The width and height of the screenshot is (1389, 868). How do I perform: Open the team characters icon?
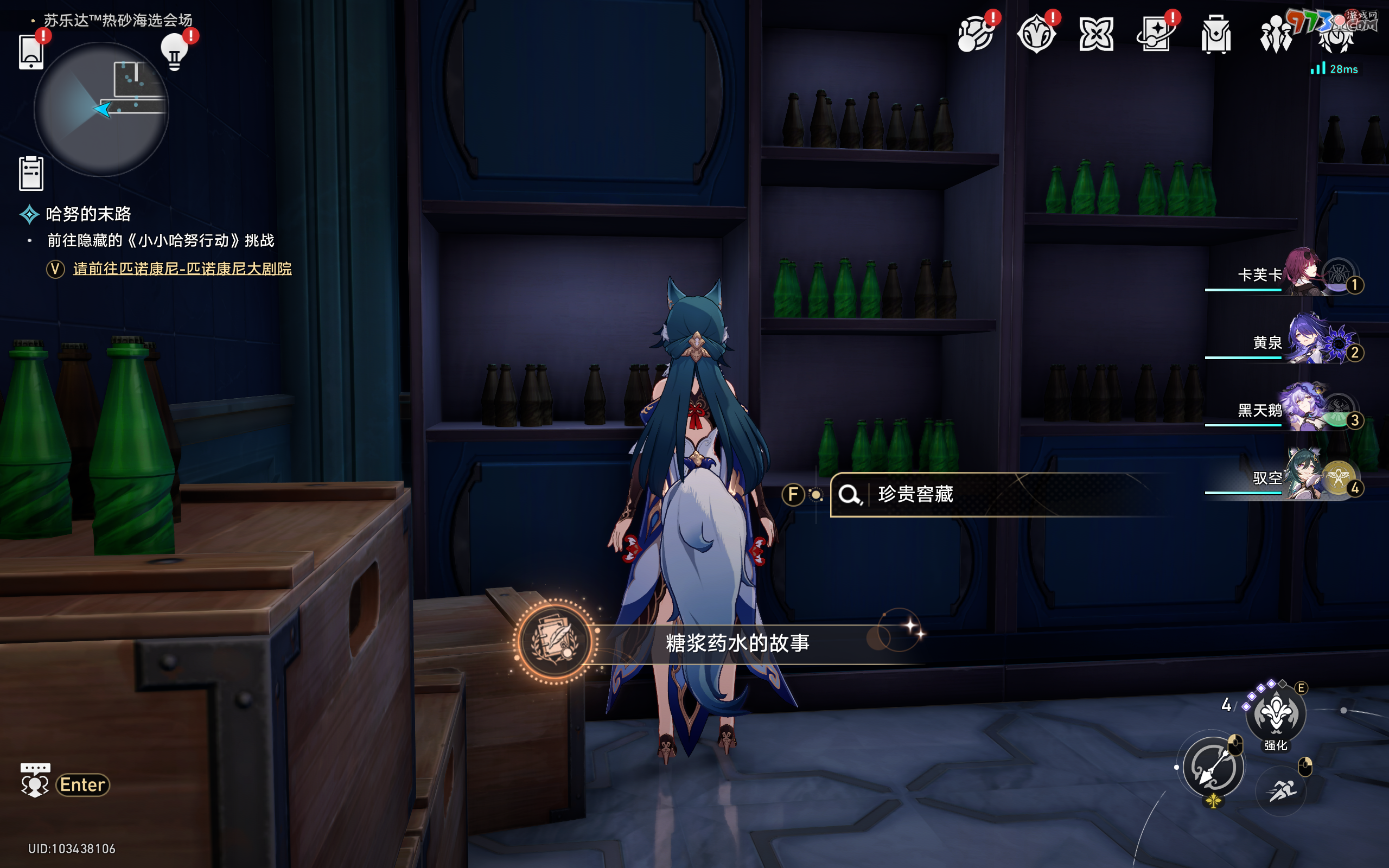pos(1276,34)
